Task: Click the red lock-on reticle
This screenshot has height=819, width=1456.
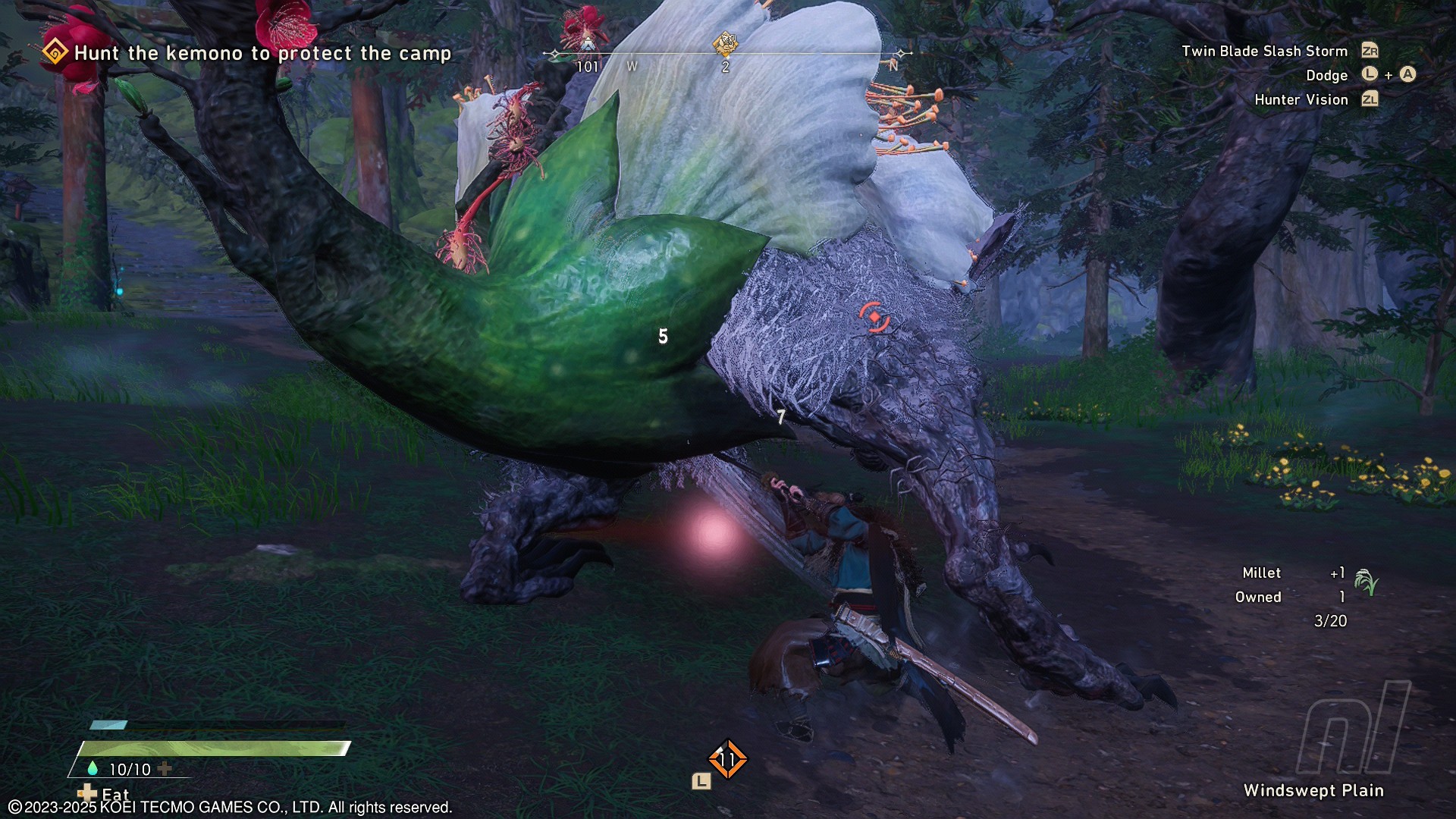Action: tap(874, 316)
